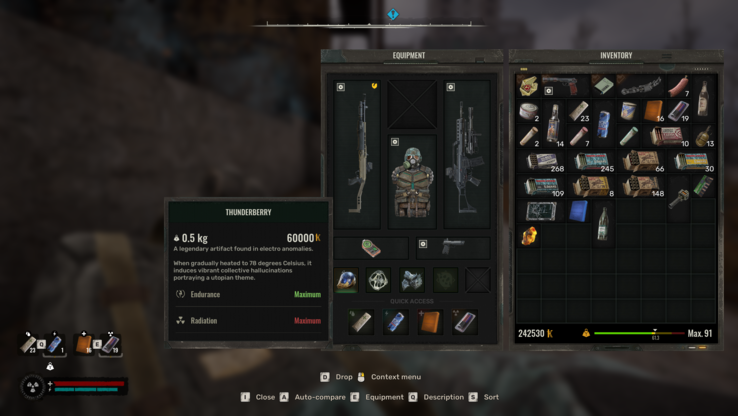The image size is (738, 416).
Task: Select the glowing orange artifact in inventory
Action: tap(529, 236)
